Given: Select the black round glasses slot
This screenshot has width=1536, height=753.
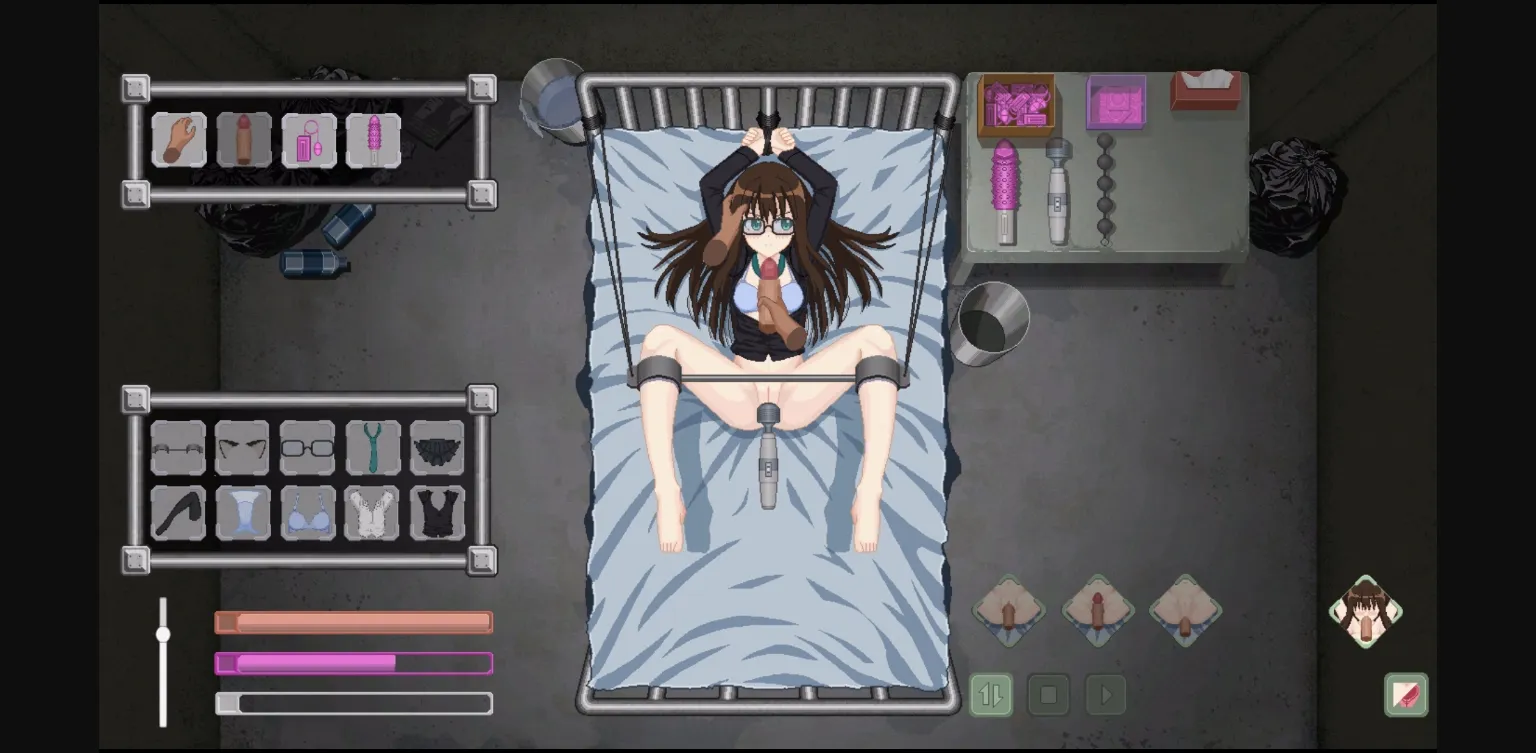Looking at the screenshot, I should (308, 448).
